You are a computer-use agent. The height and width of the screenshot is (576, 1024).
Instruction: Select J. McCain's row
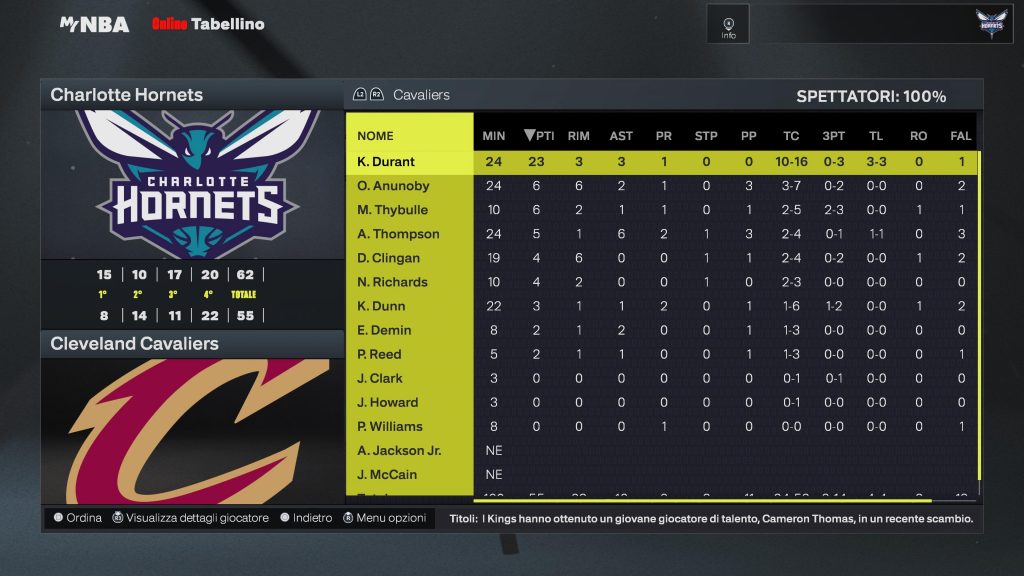coord(387,474)
